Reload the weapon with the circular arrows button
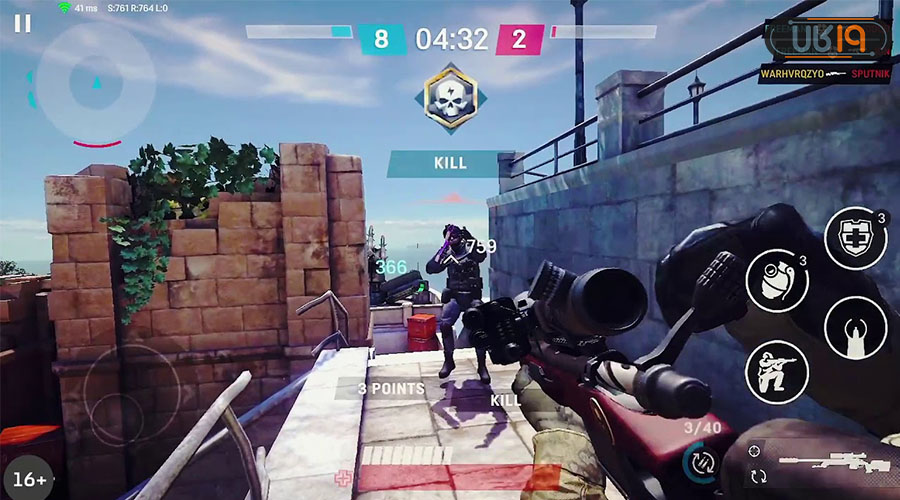The height and width of the screenshot is (500, 900). click(700, 462)
